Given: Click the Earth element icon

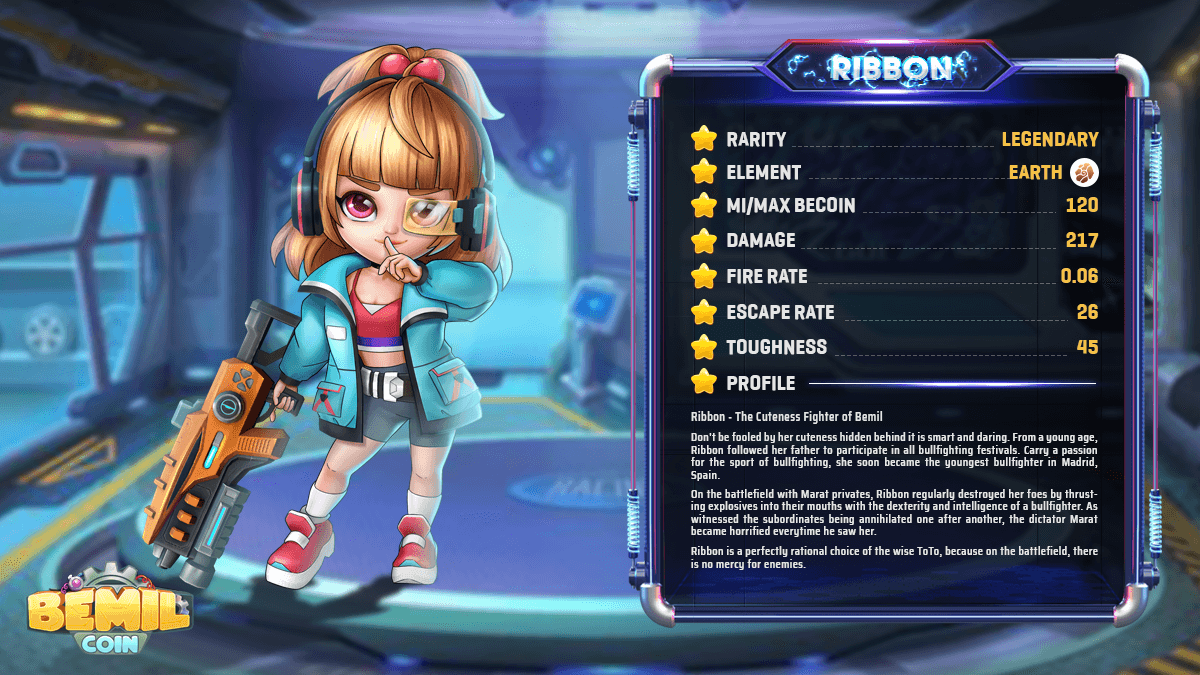Looking at the screenshot, I should pyautogui.click(x=1084, y=173).
